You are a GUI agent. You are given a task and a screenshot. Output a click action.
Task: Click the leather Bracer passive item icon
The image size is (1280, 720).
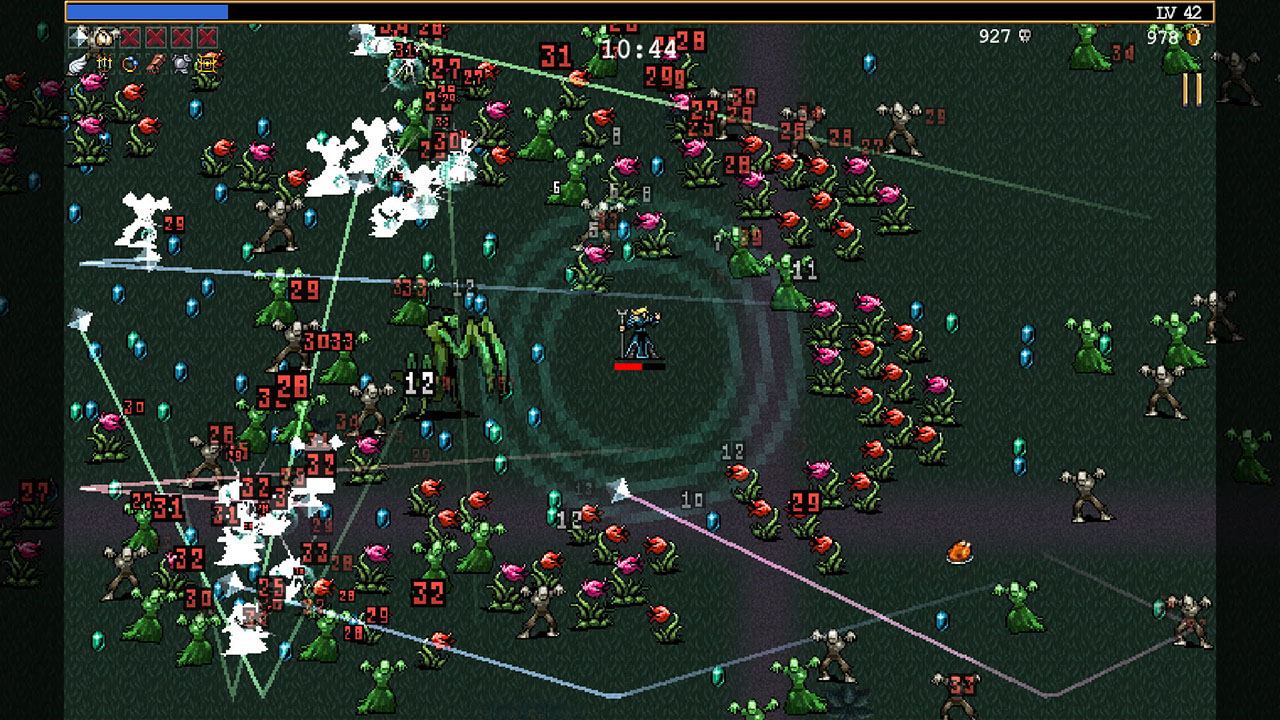tap(156, 63)
